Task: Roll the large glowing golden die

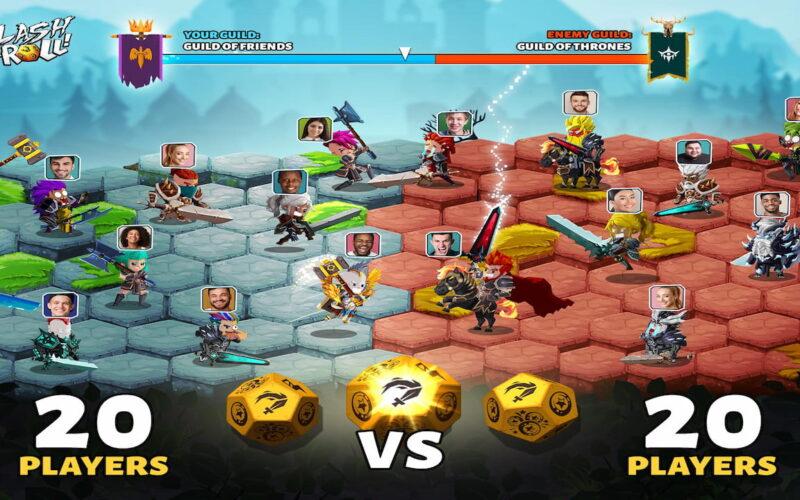Action: (403, 398)
